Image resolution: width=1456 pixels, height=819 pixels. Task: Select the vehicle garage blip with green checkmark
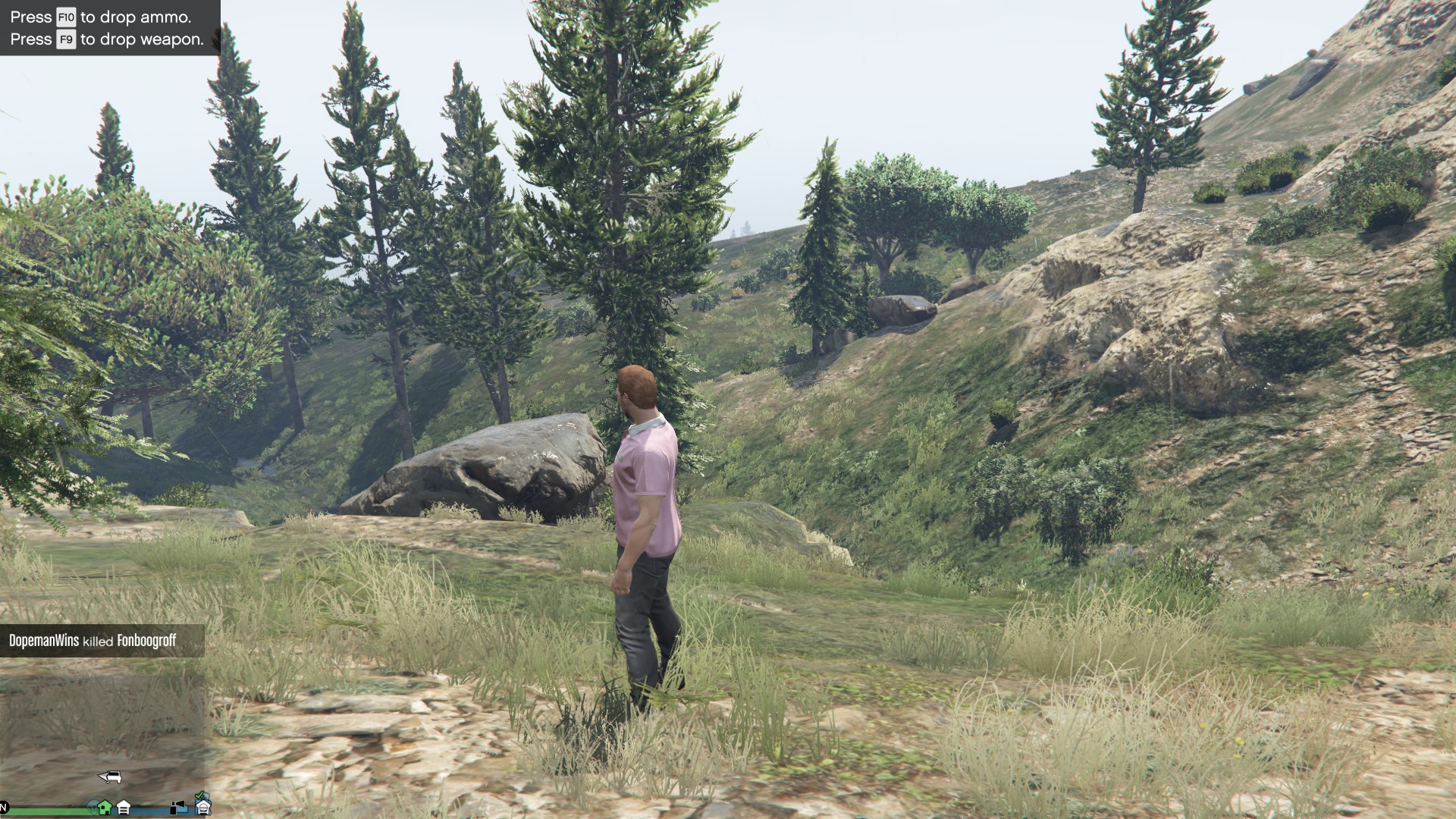coord(202,805)
